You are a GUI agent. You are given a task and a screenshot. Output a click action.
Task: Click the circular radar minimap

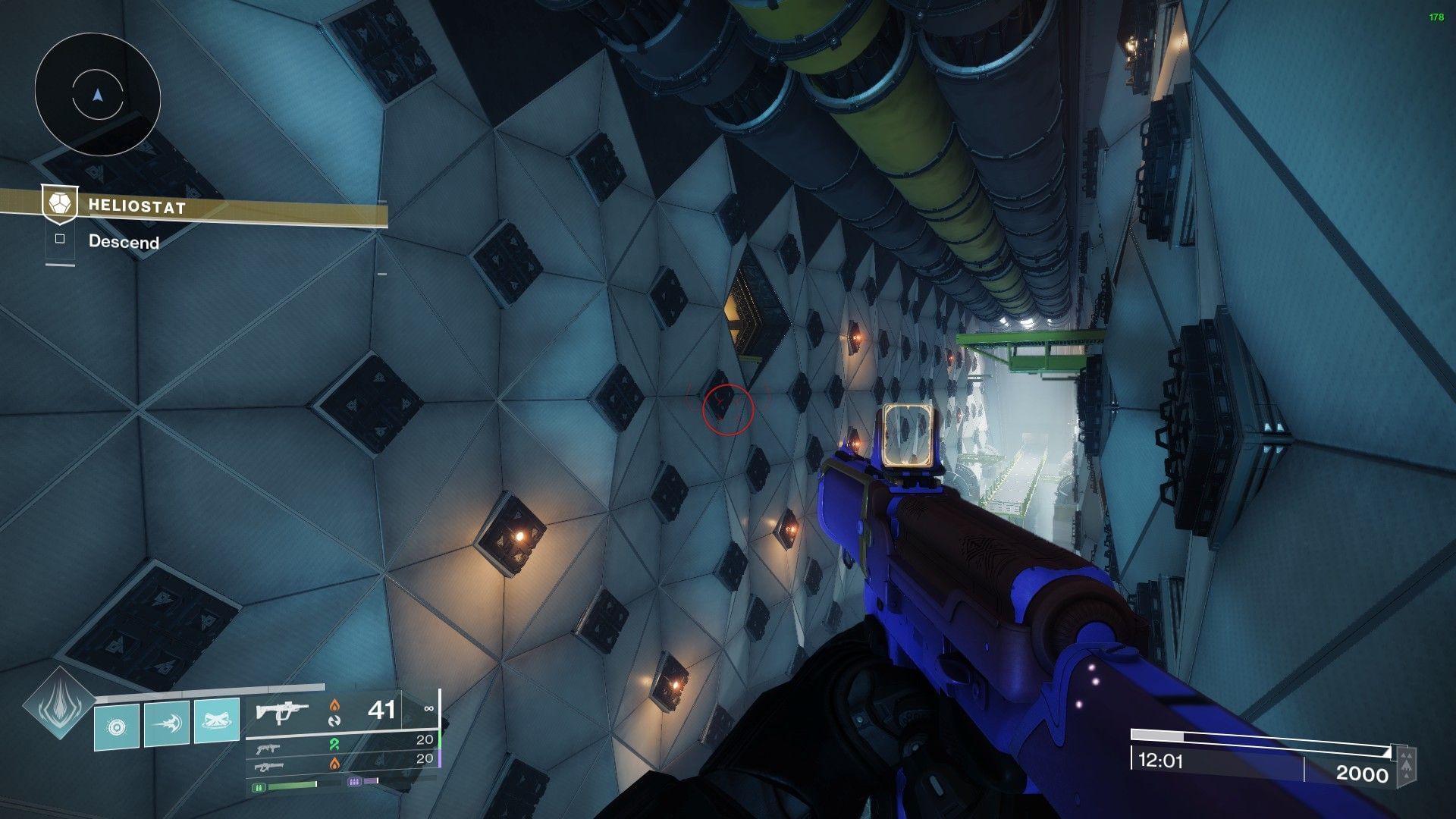coord(97,95)
